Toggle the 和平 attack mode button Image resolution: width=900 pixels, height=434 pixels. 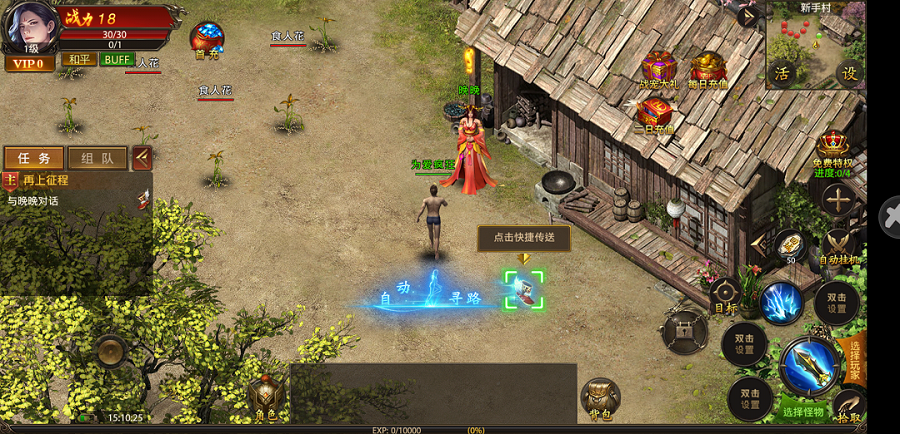[76, 60]
